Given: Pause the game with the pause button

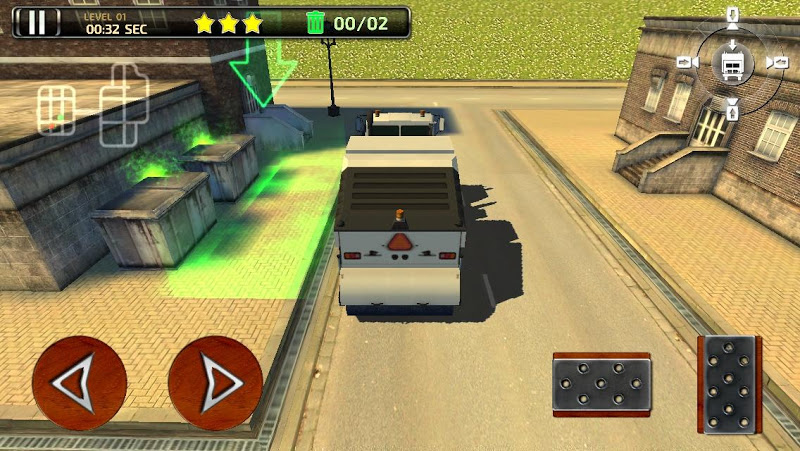Looking at the screenshot, I should (36, 22).
